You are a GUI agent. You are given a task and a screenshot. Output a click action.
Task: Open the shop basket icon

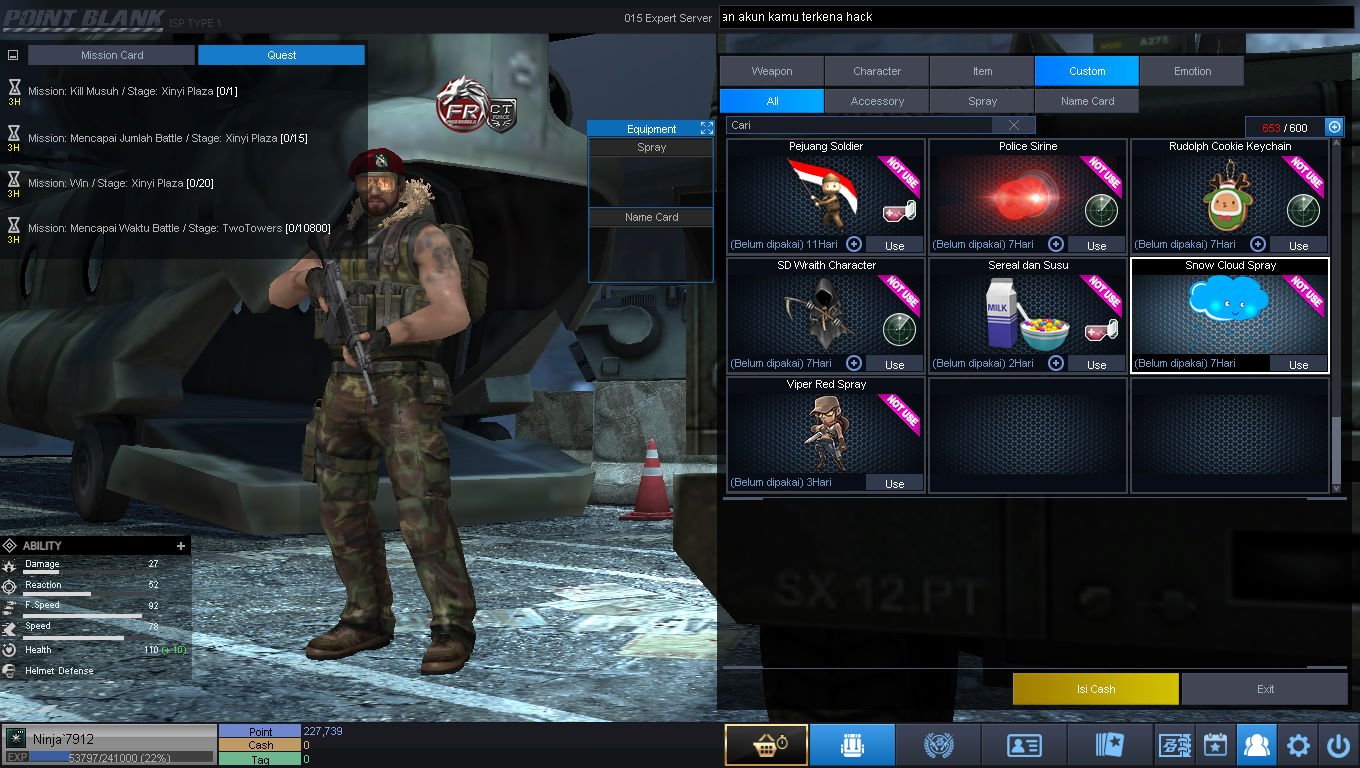tap(766, 745)
